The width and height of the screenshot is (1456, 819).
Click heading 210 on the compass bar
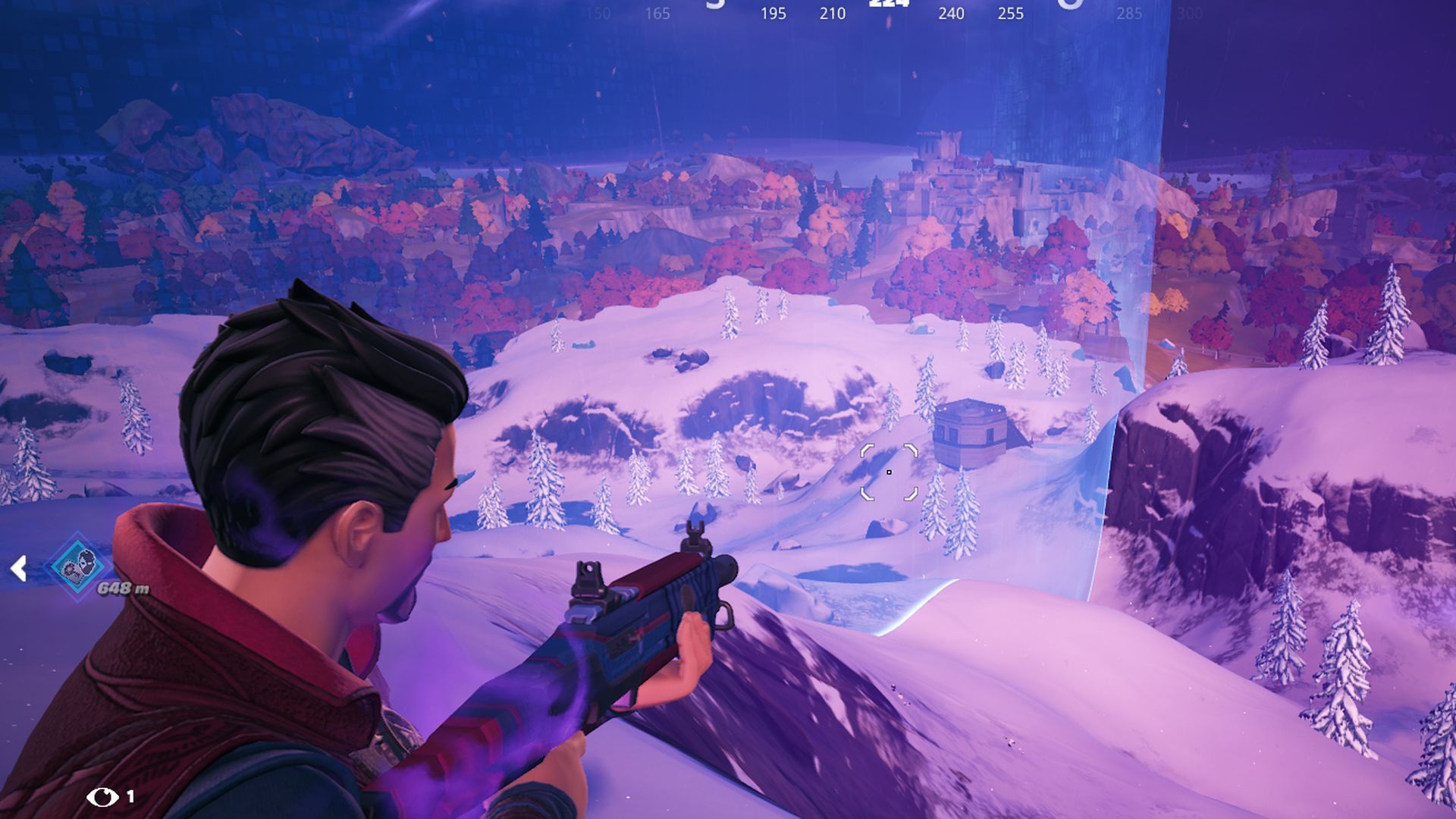click(x=833, y=12)
